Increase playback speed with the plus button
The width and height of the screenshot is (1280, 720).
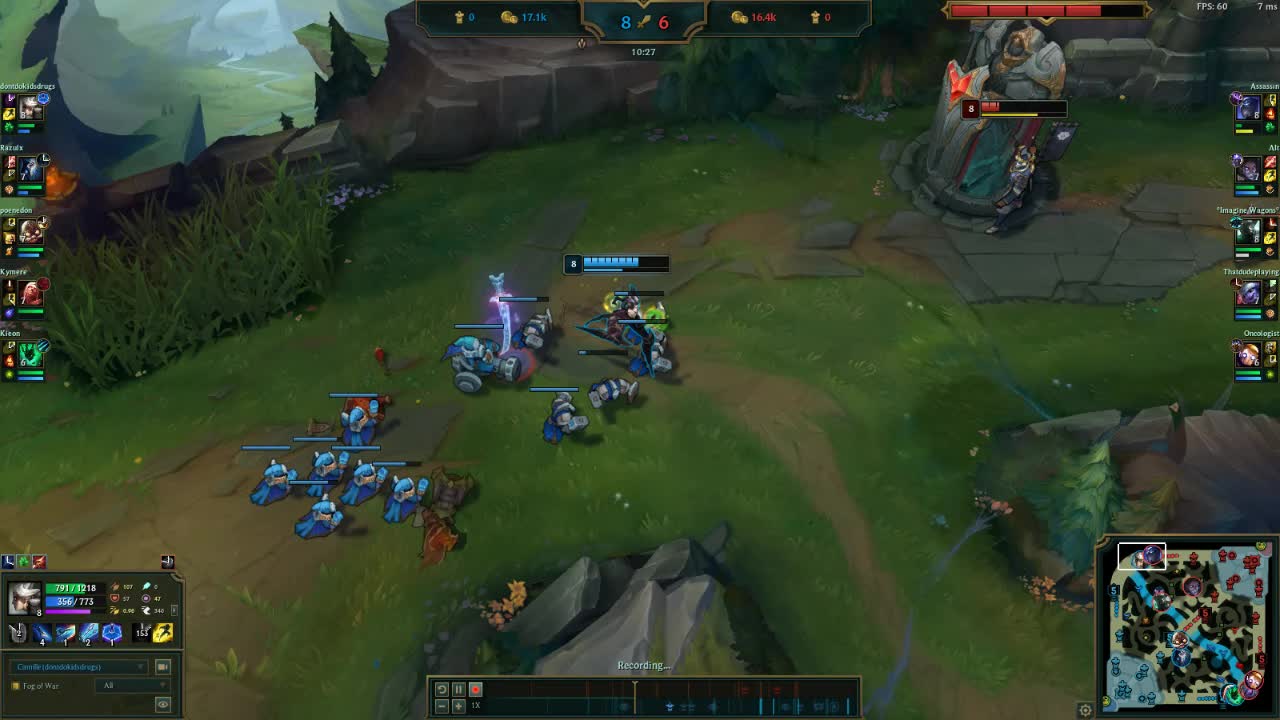(x=459, y=704)
